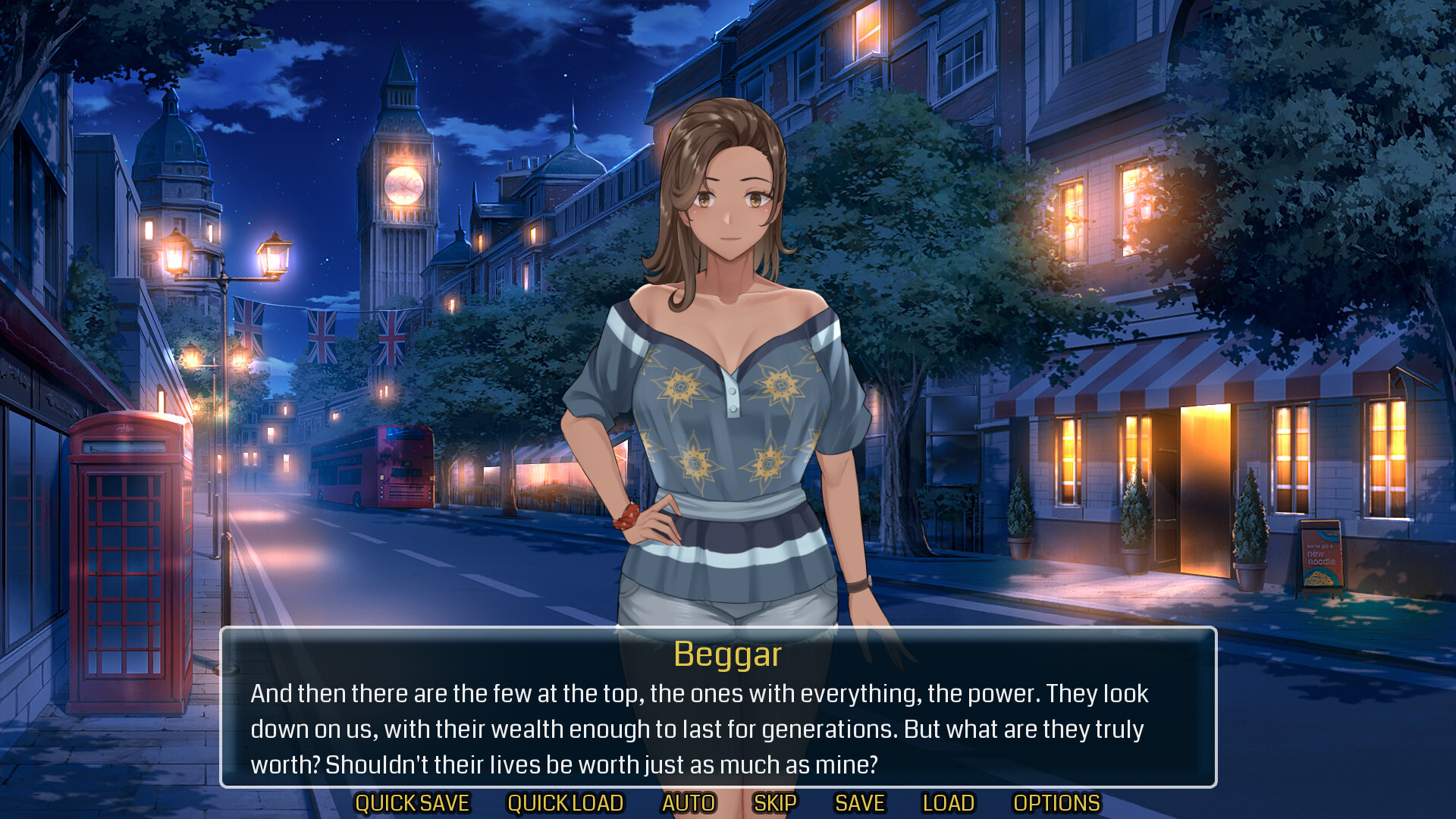Image resolution: width=1456 pixels, height=819 pixels.
Task: Toggle Auto dialogue advance
Action: 689,803
